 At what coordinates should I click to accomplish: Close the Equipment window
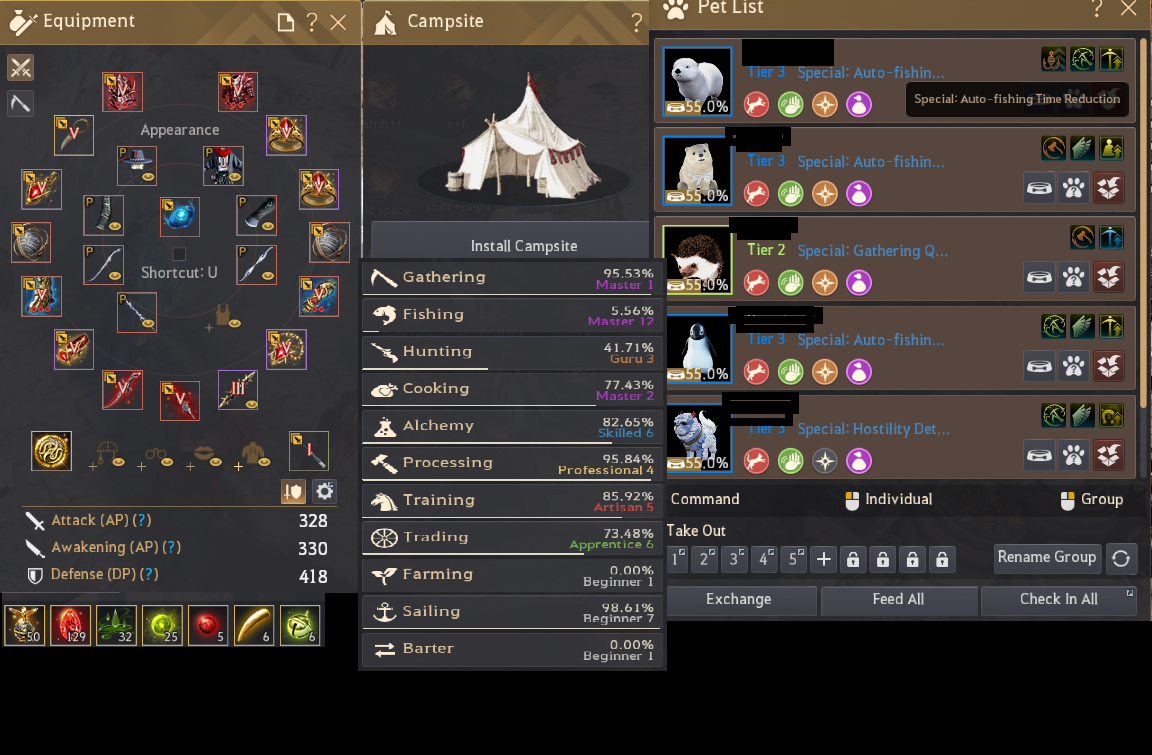click(338, 22)
